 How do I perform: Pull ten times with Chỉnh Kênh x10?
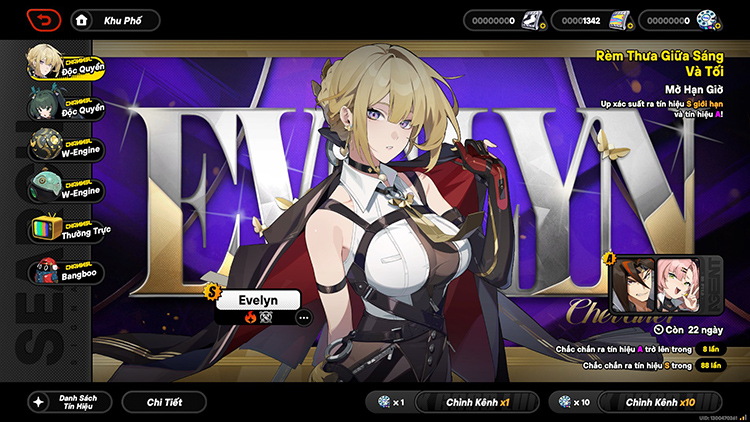(659, 402)
